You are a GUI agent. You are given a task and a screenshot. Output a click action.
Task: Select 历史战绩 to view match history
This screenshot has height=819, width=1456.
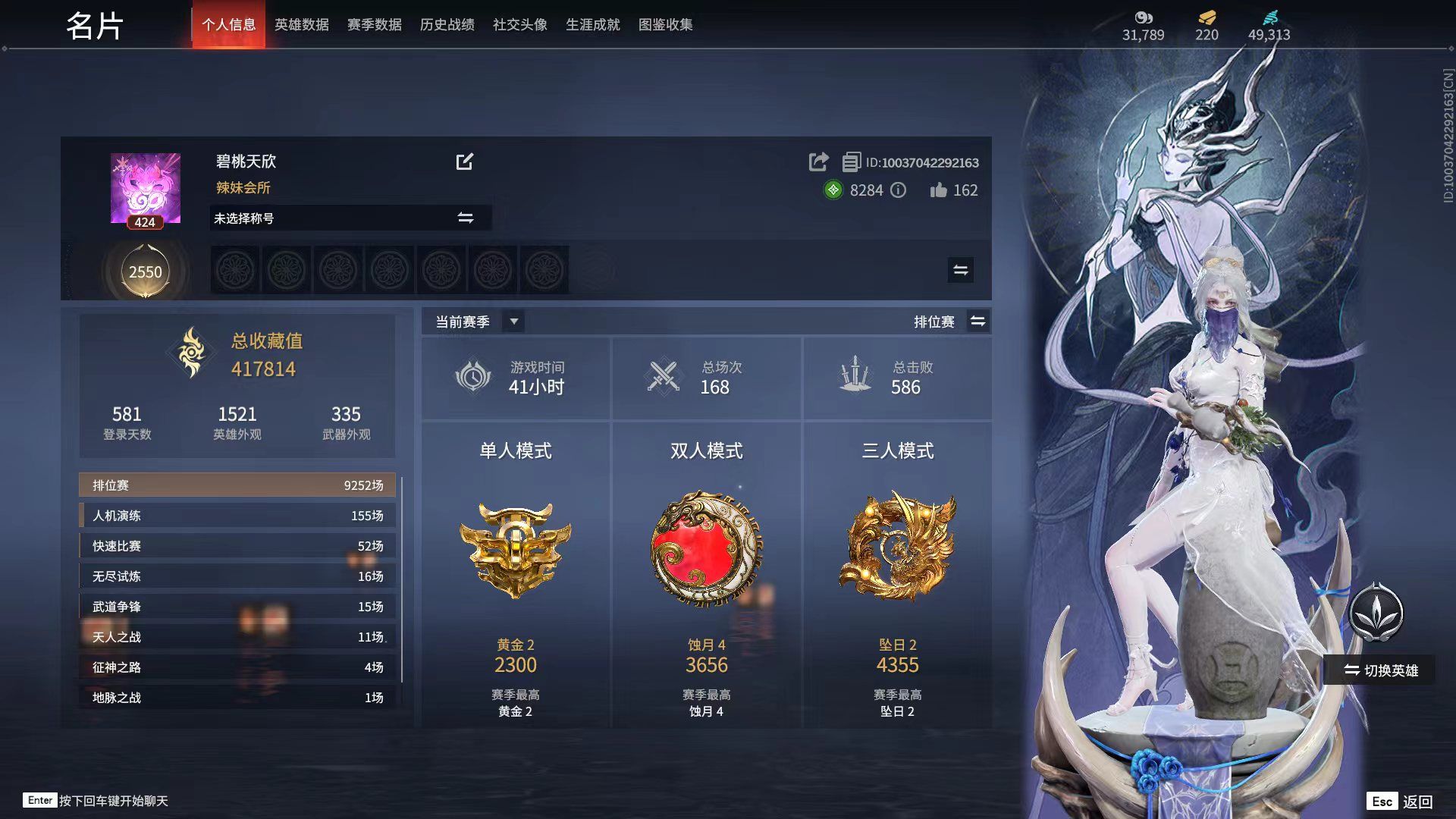click(x=446, y=24)
